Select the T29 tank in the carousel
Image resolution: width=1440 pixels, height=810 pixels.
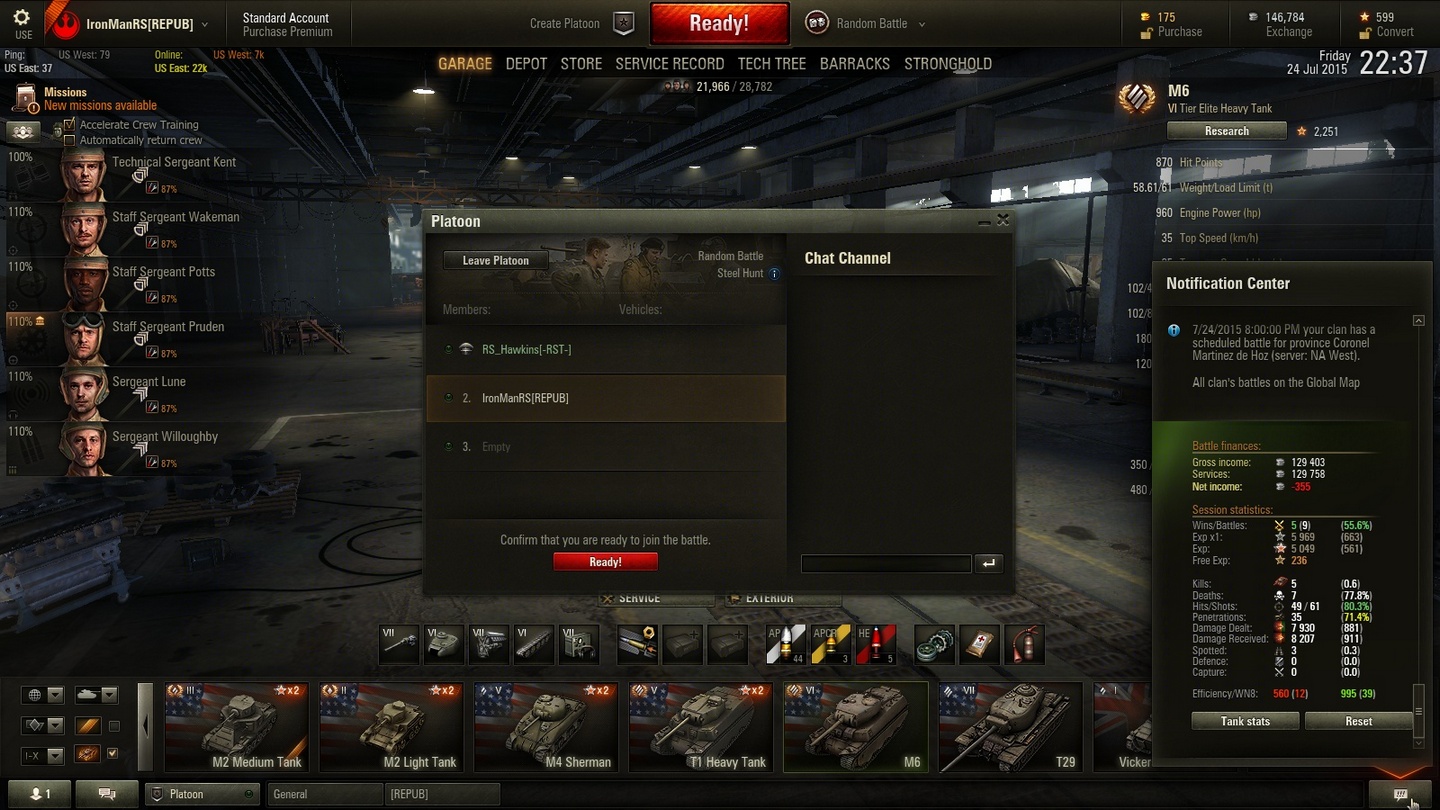(x=1009, y=727)
